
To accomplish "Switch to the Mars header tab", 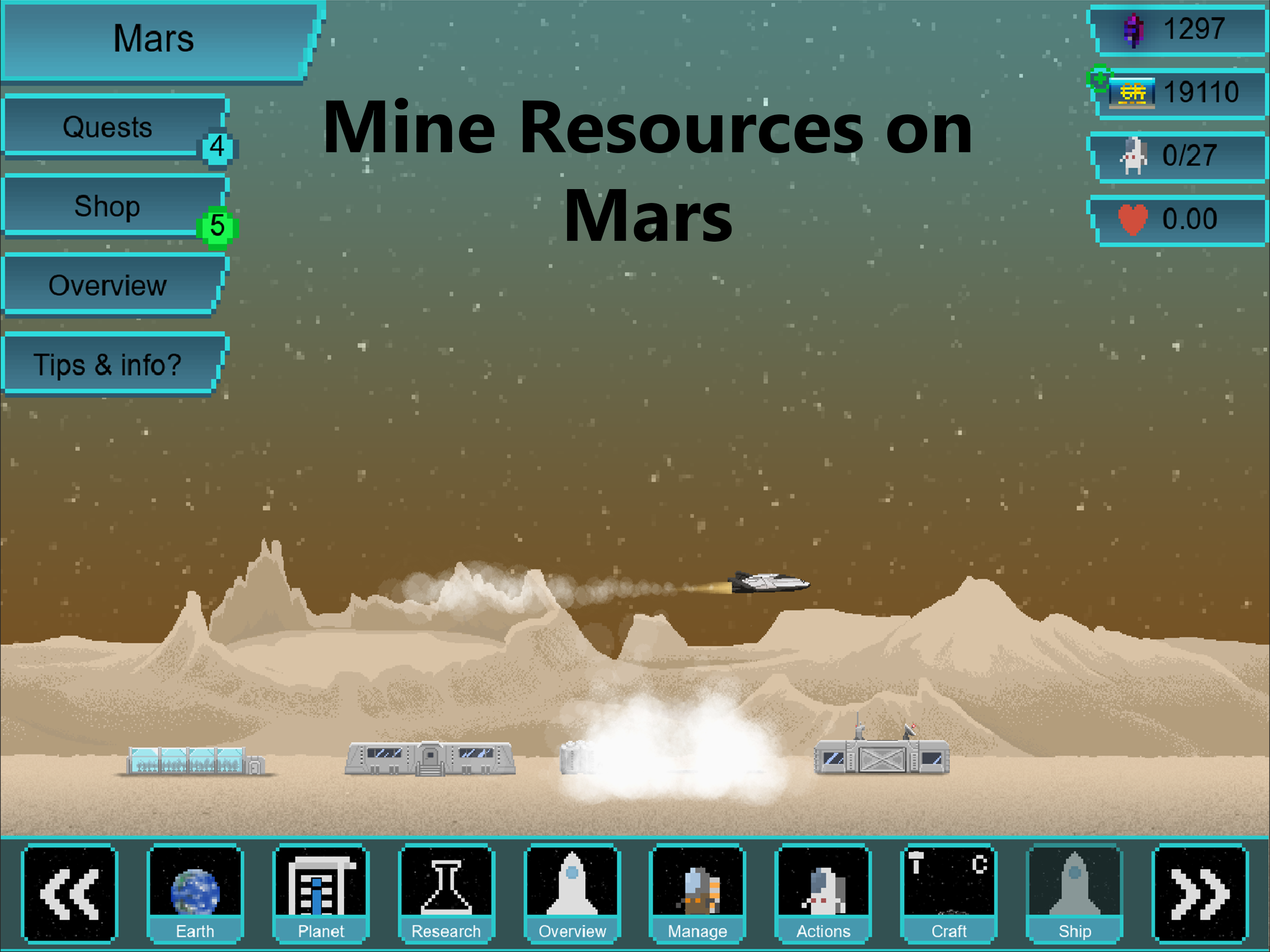I will click(152, 38).
